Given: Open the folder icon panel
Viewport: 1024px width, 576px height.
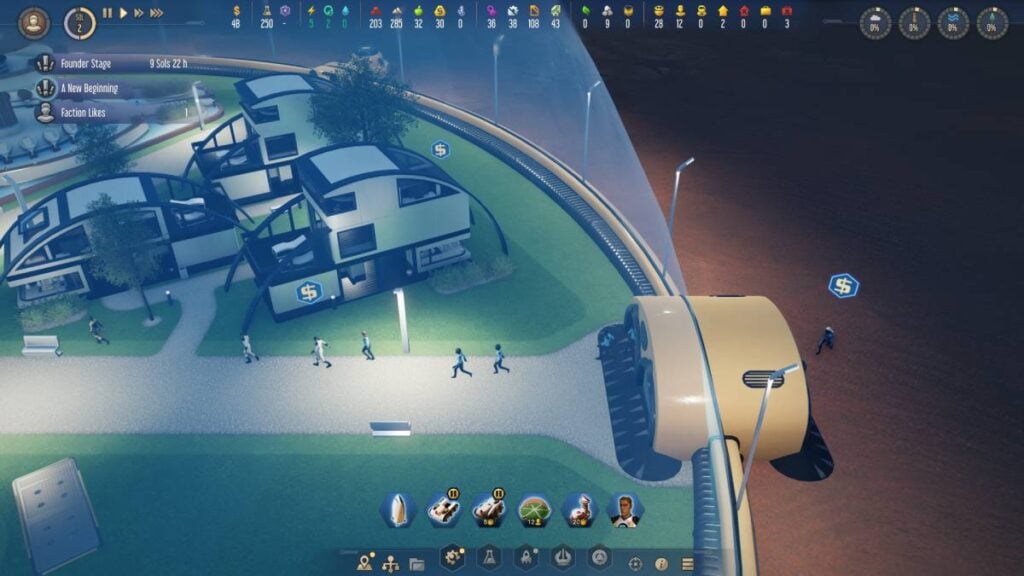Looking at the screenshot, I should coord(416,563).
